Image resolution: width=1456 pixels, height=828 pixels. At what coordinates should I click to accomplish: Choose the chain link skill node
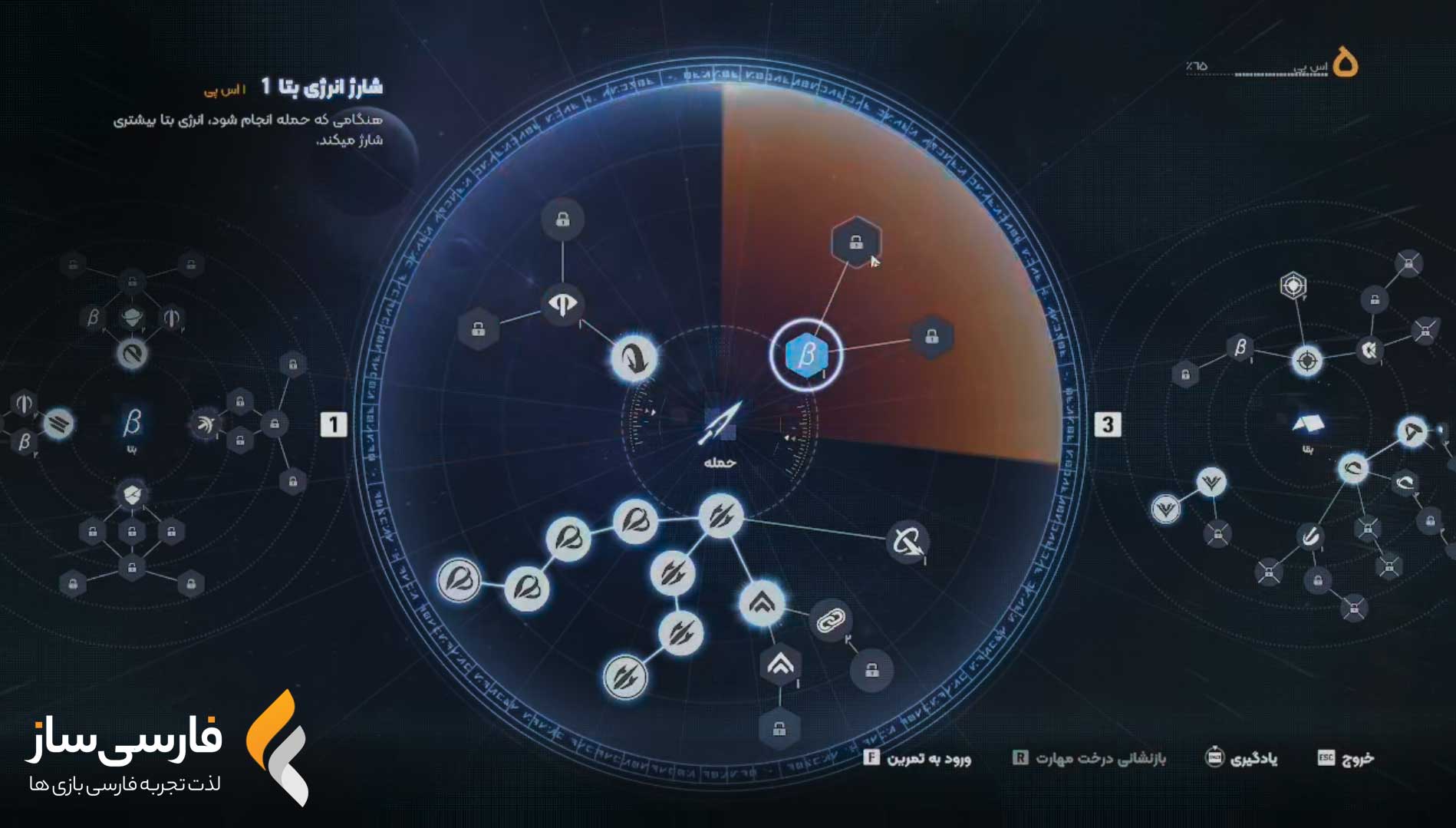pyautogui.click(x=830, y=620)
